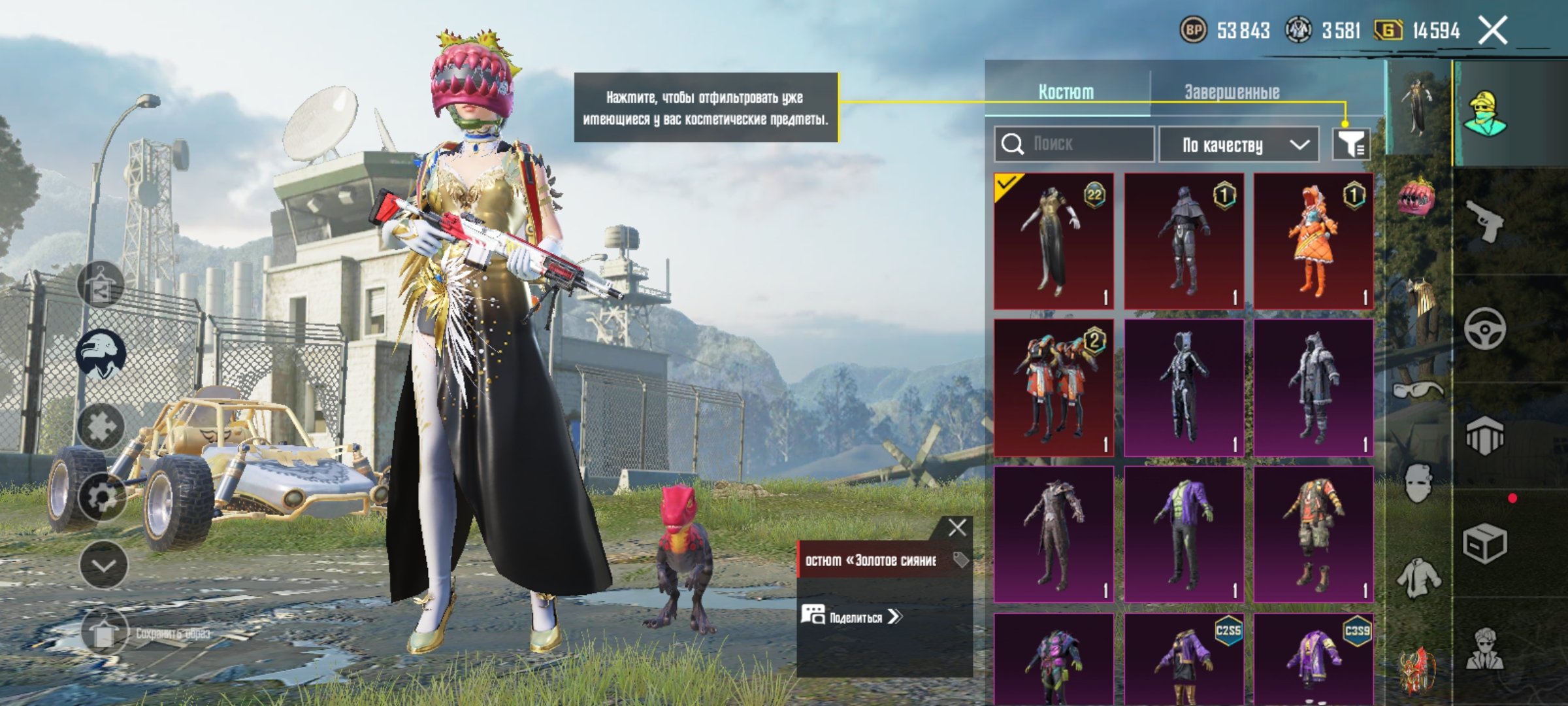Close the inventory screen with the X
1568x706 pixels.
point(1494,31)
